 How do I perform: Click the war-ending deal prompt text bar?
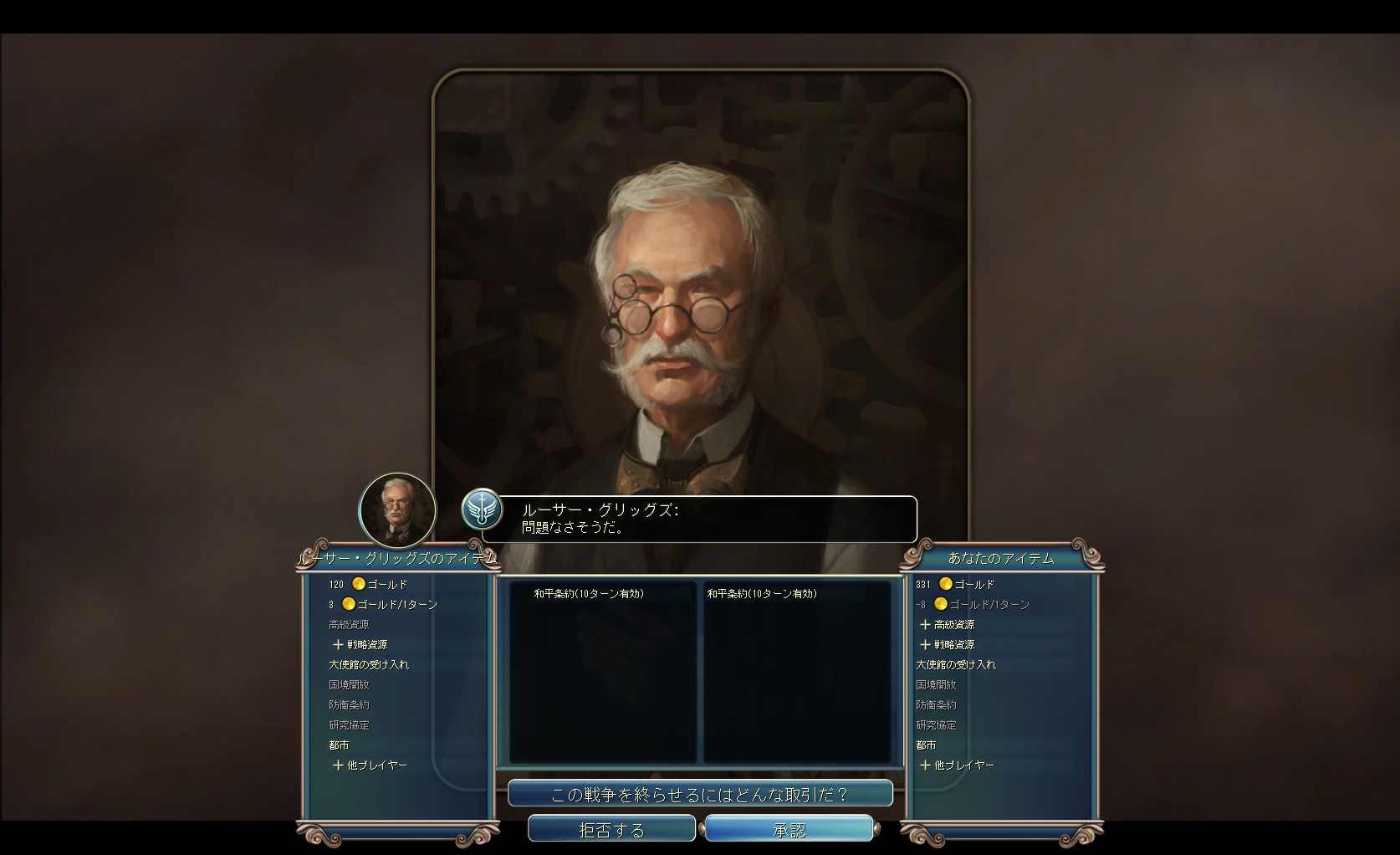(699, 793)
